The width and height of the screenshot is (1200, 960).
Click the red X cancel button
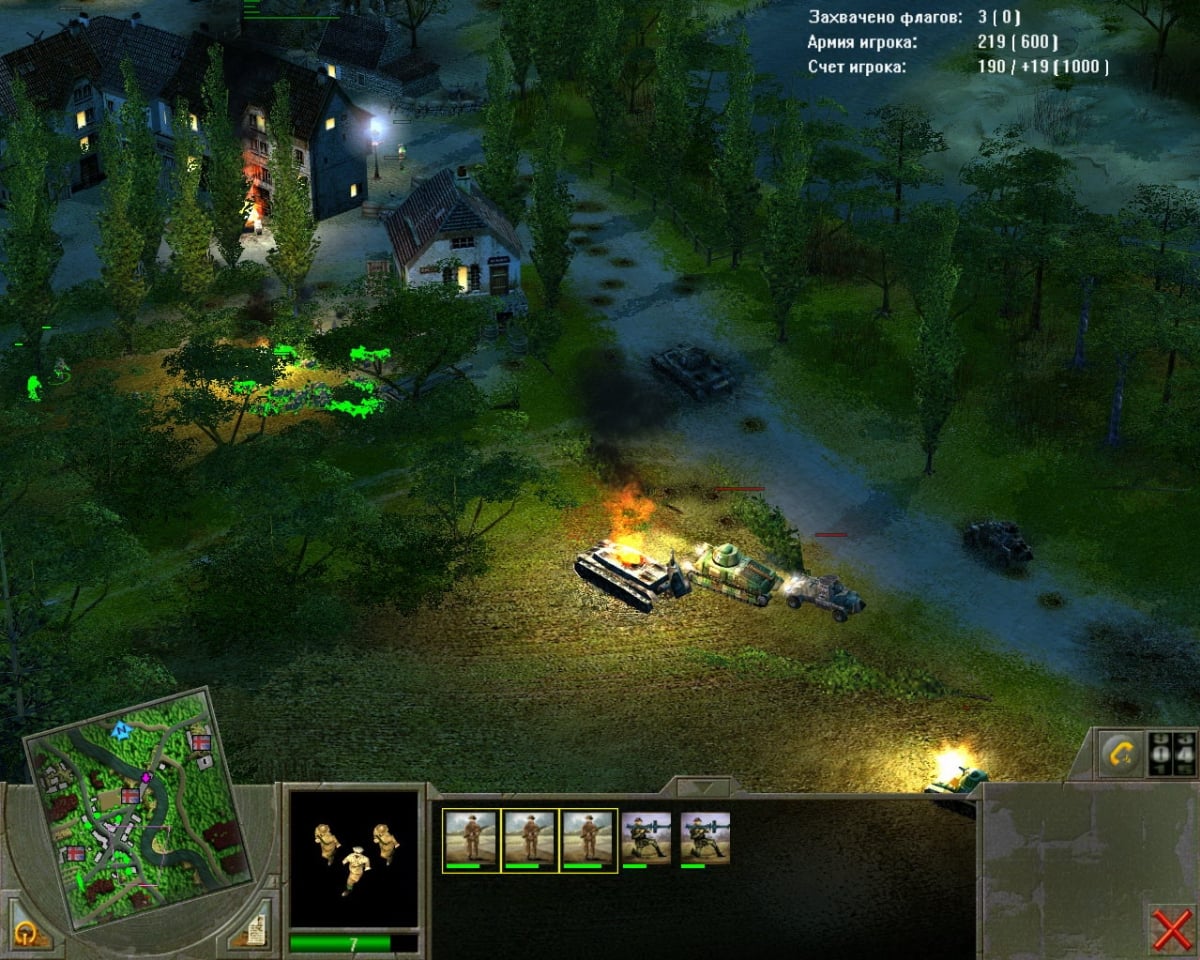point(1171,930)
